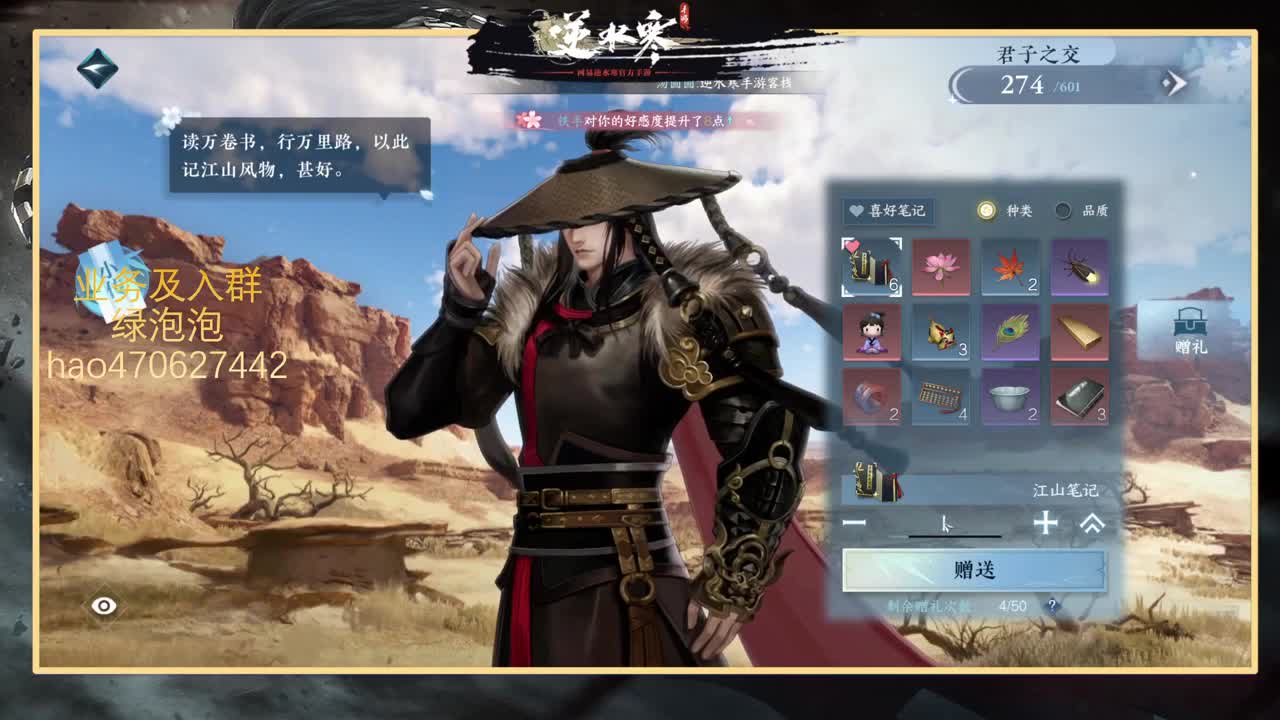Select the pink lotus flower gift
1280x720 pixels.
coord(941,268)
